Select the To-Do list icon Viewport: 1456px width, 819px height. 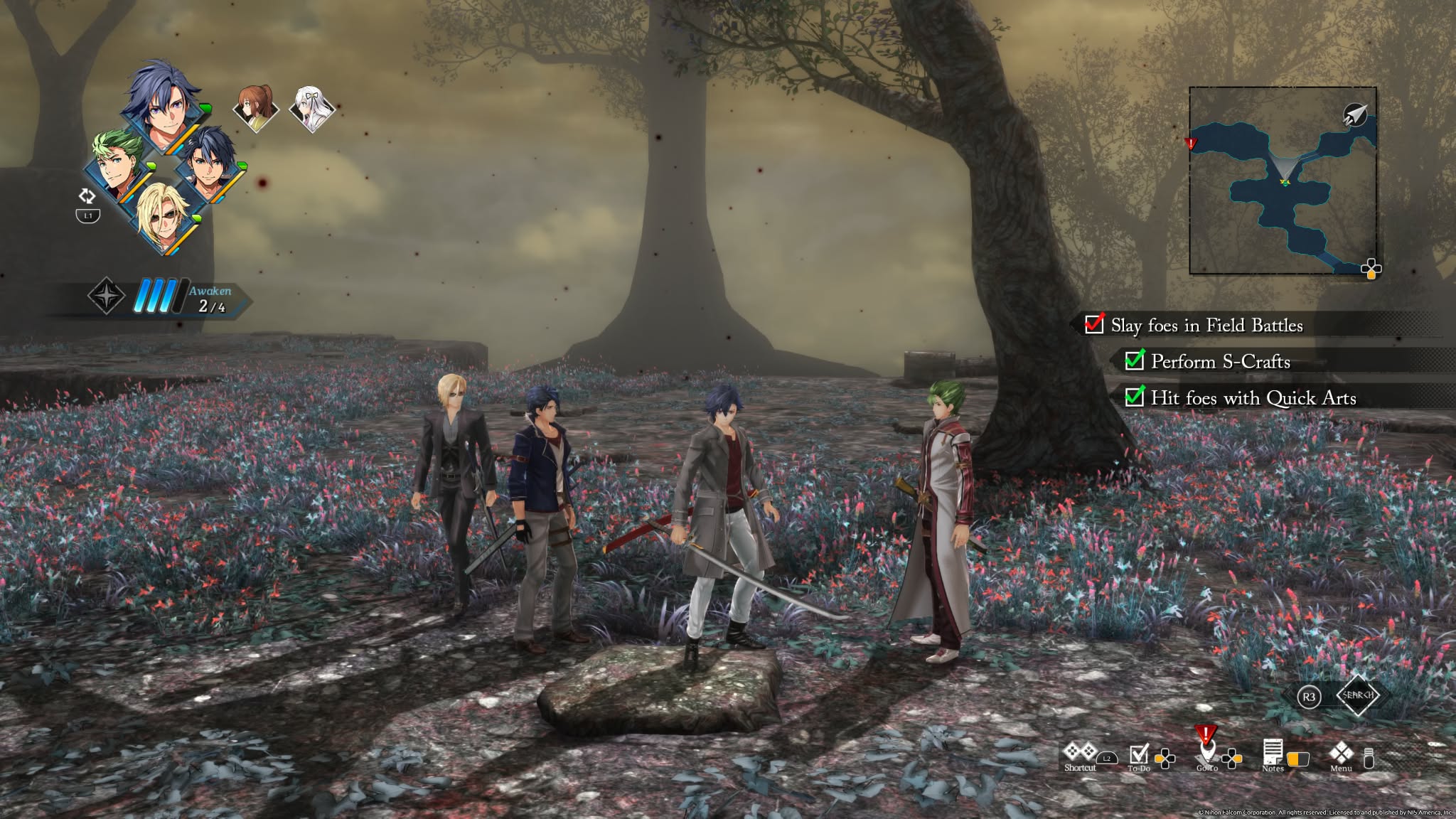pos(1139,755)
